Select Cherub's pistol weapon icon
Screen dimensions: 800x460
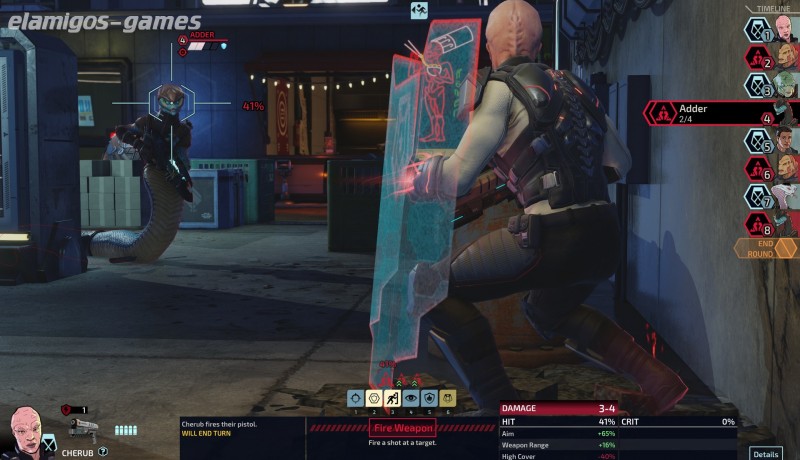click(x=84, y=428)
